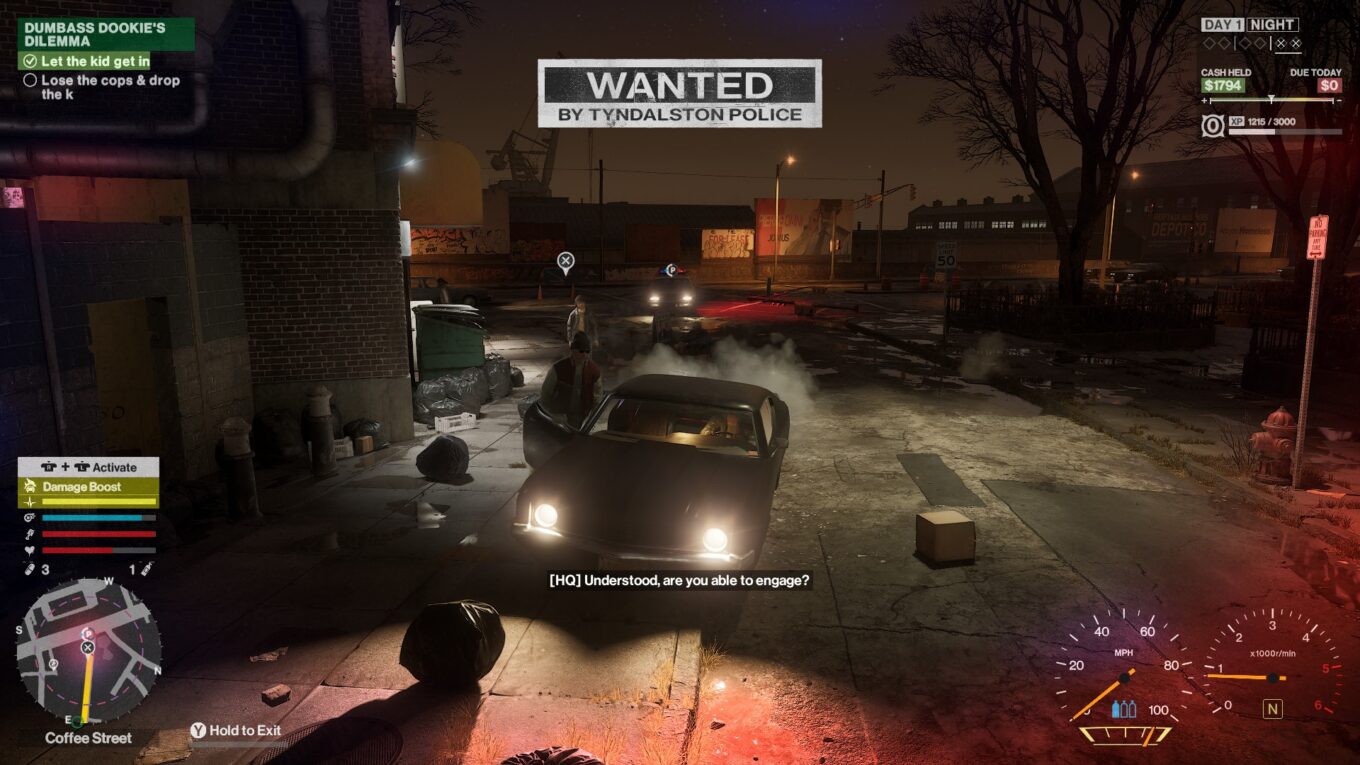Activate the Damage Boost ability
The image size is (1360, 765).
(x=88, y=487)
